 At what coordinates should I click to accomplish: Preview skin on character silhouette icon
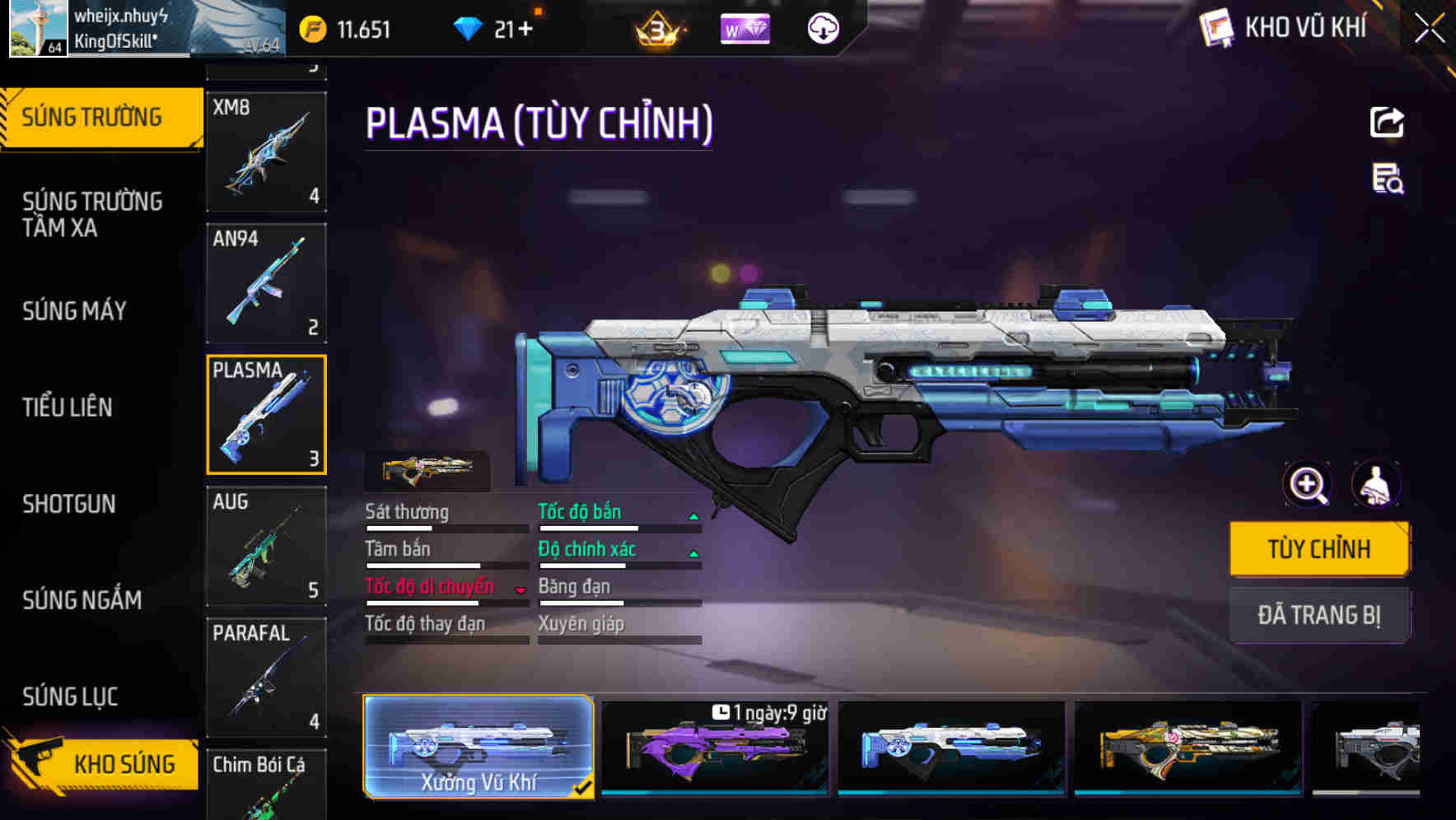[1376, 485]
